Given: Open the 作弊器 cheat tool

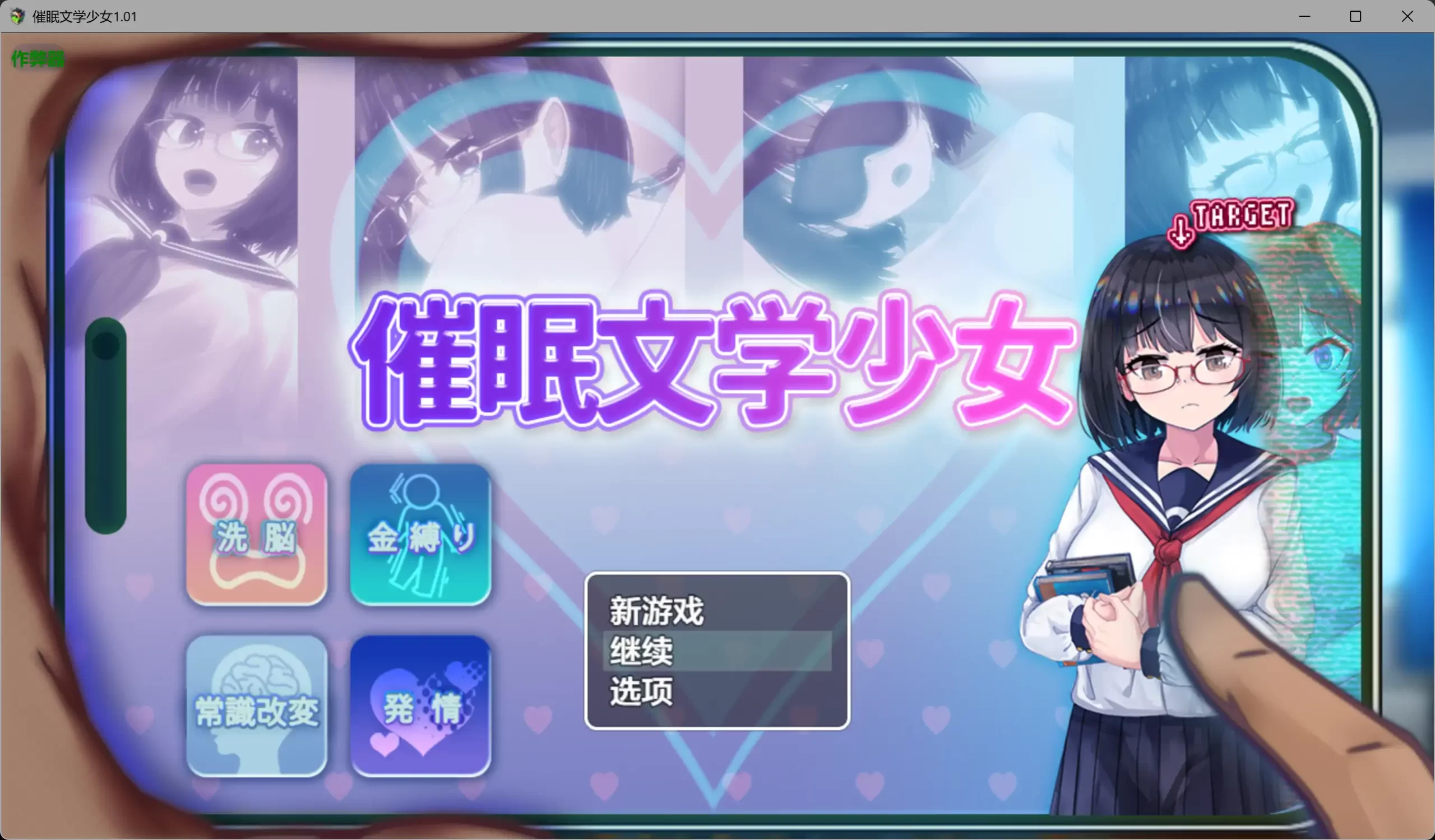Looking at the screenshot, I should coord(37,57).
